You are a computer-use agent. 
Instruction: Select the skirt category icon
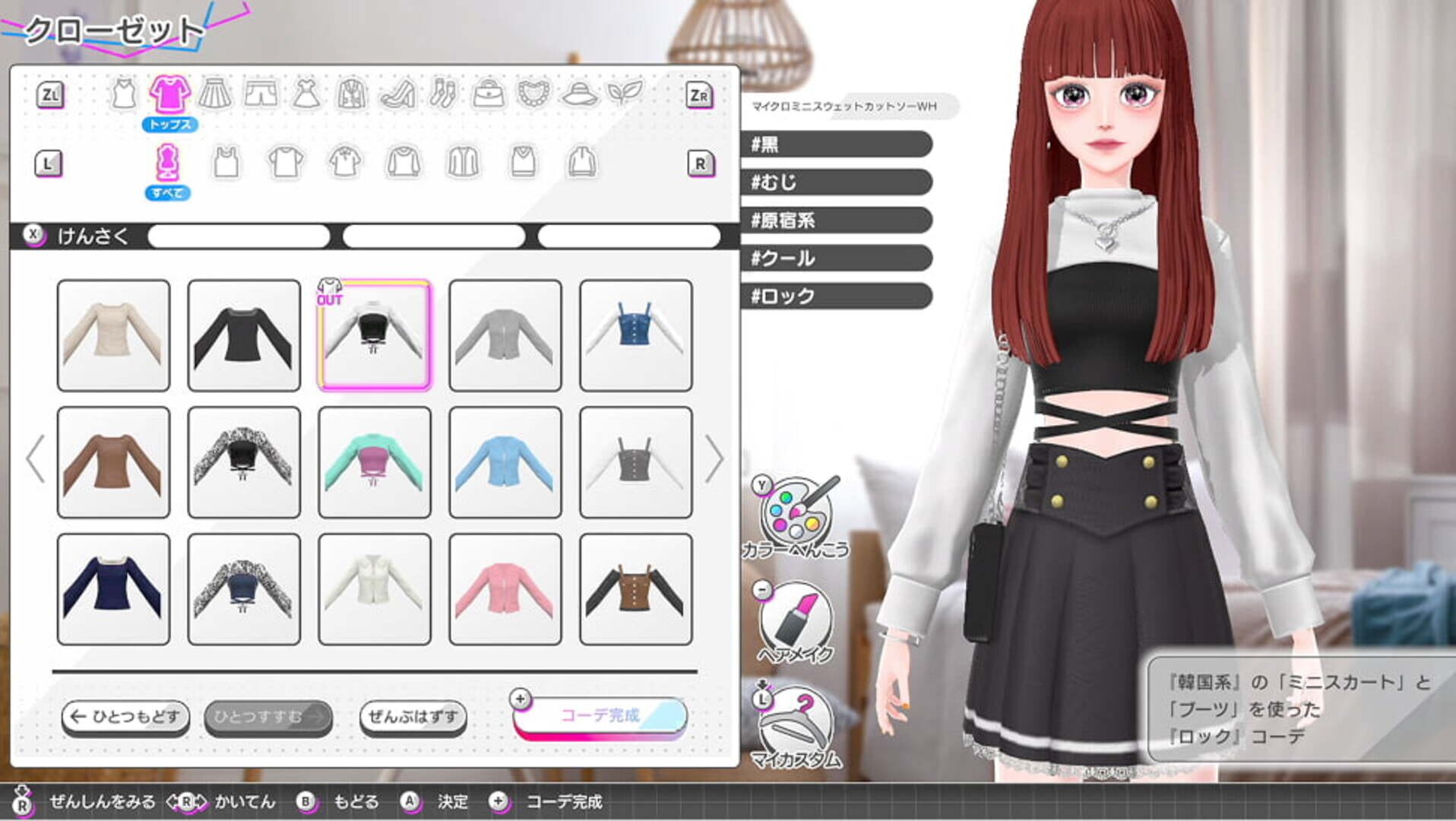(x=217, y=93)
